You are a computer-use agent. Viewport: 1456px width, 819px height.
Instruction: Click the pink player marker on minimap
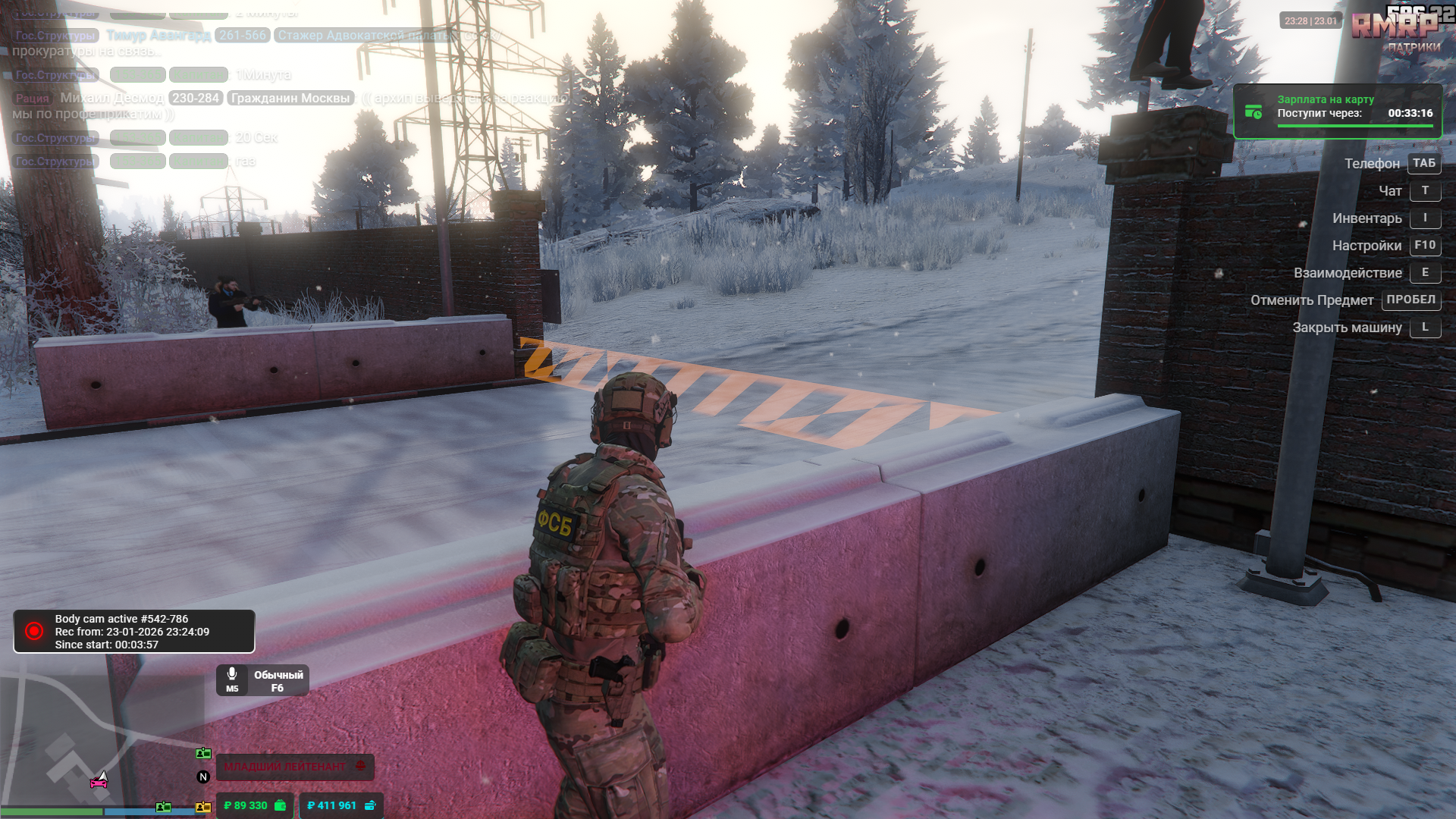99,781
